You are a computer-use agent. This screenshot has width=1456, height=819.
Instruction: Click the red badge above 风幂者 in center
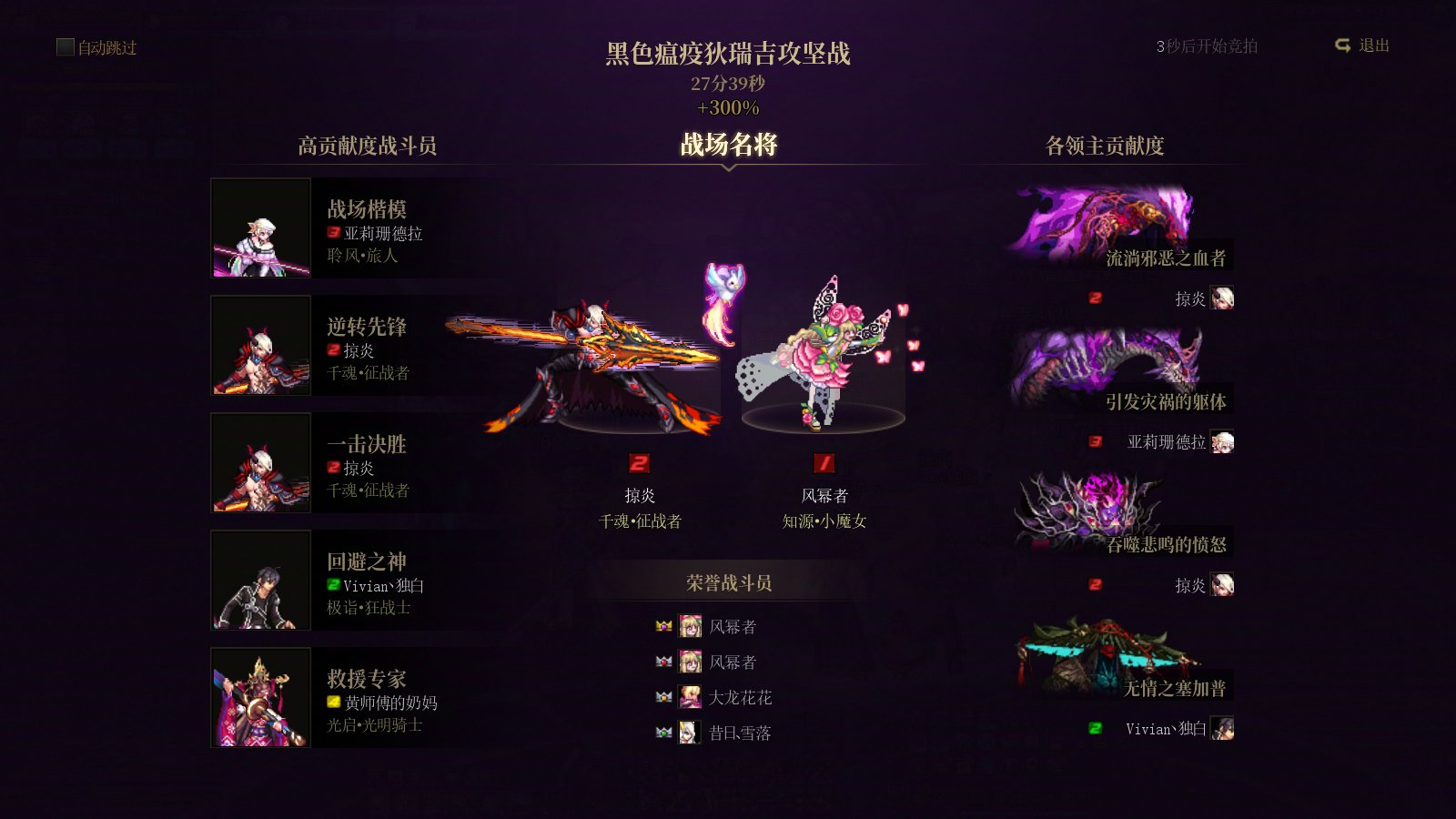(824, 462)
